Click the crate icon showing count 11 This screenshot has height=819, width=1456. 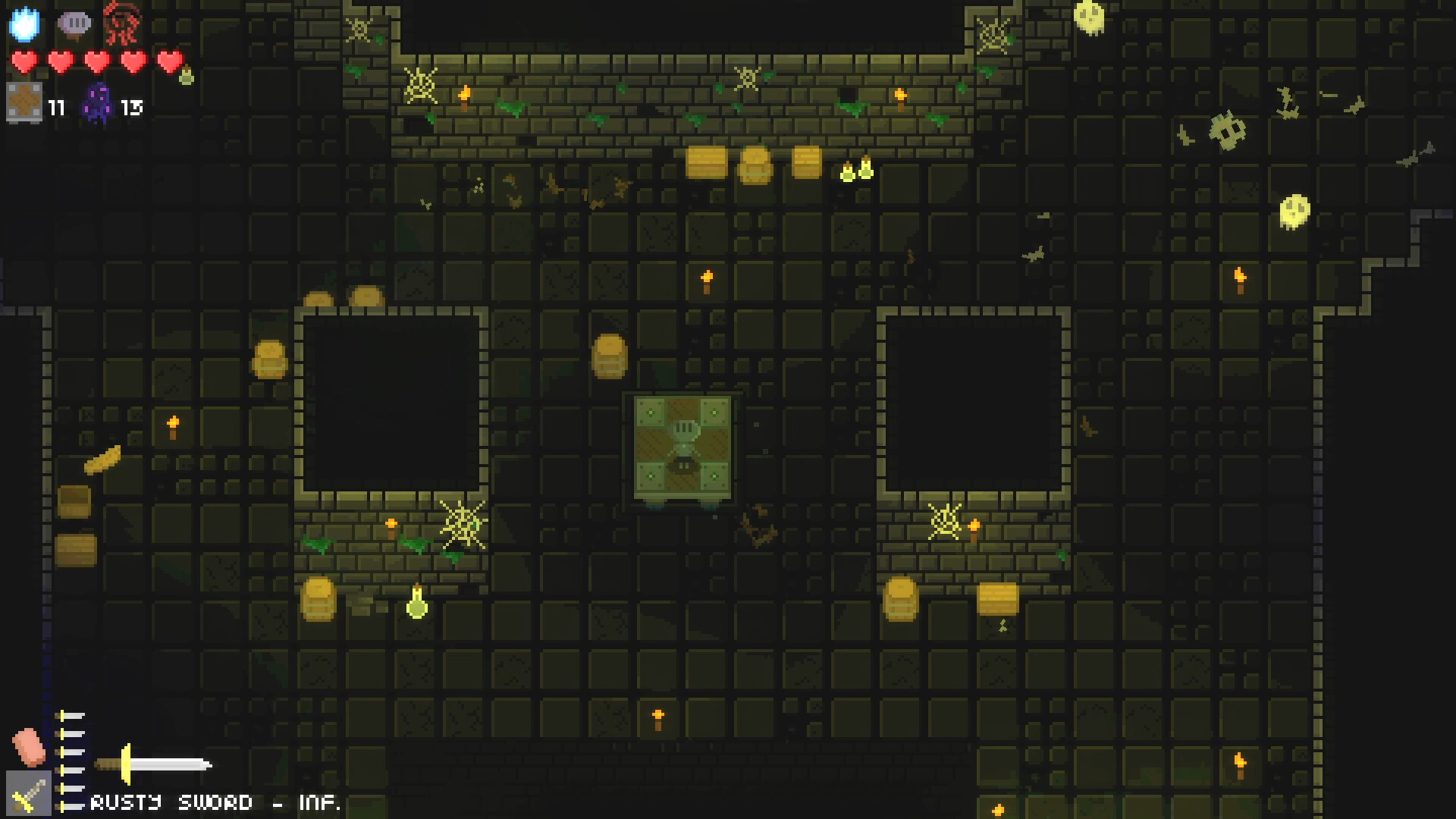[25, 102]
